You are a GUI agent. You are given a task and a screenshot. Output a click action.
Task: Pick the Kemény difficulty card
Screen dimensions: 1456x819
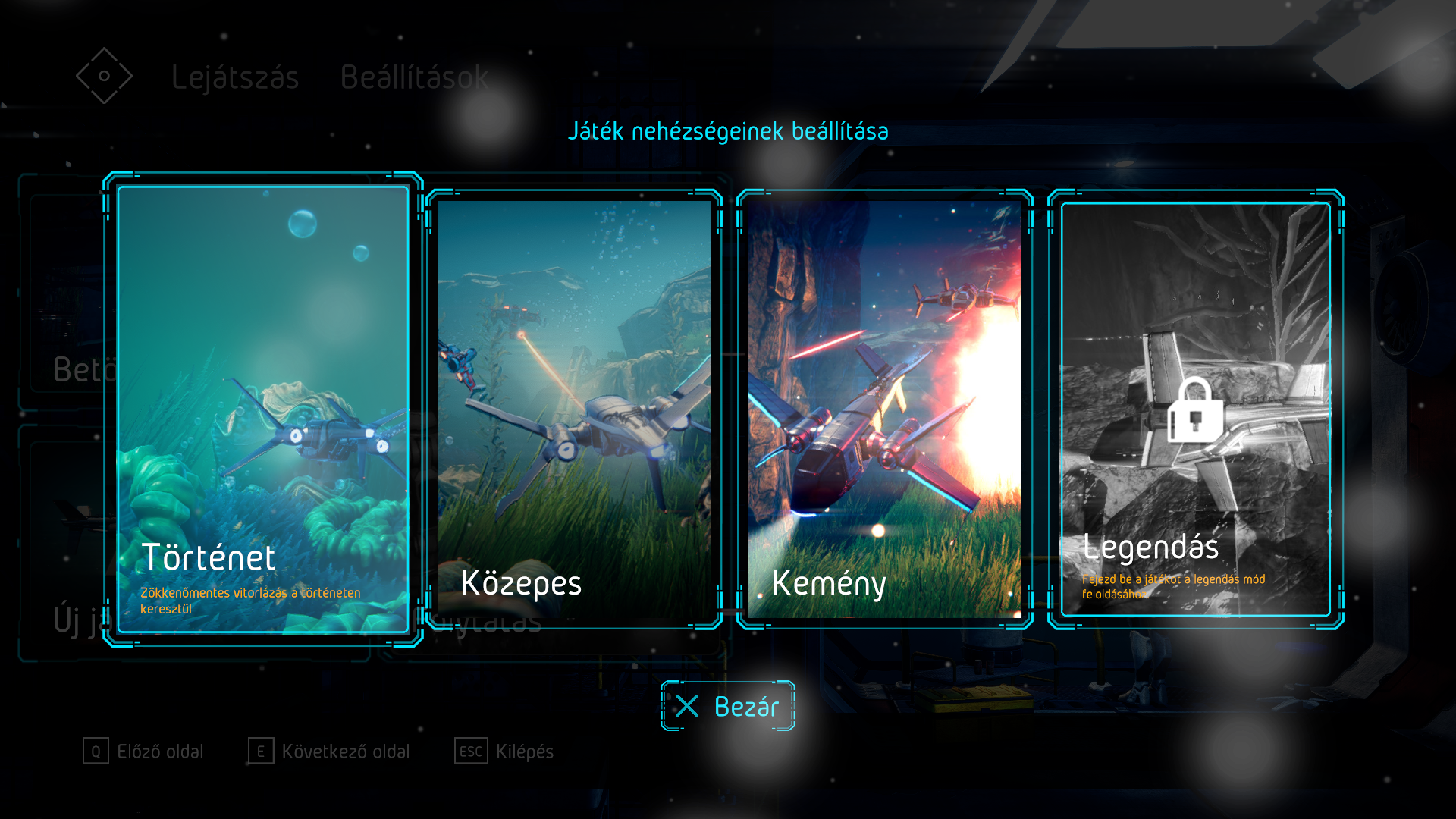coord(885,409)
